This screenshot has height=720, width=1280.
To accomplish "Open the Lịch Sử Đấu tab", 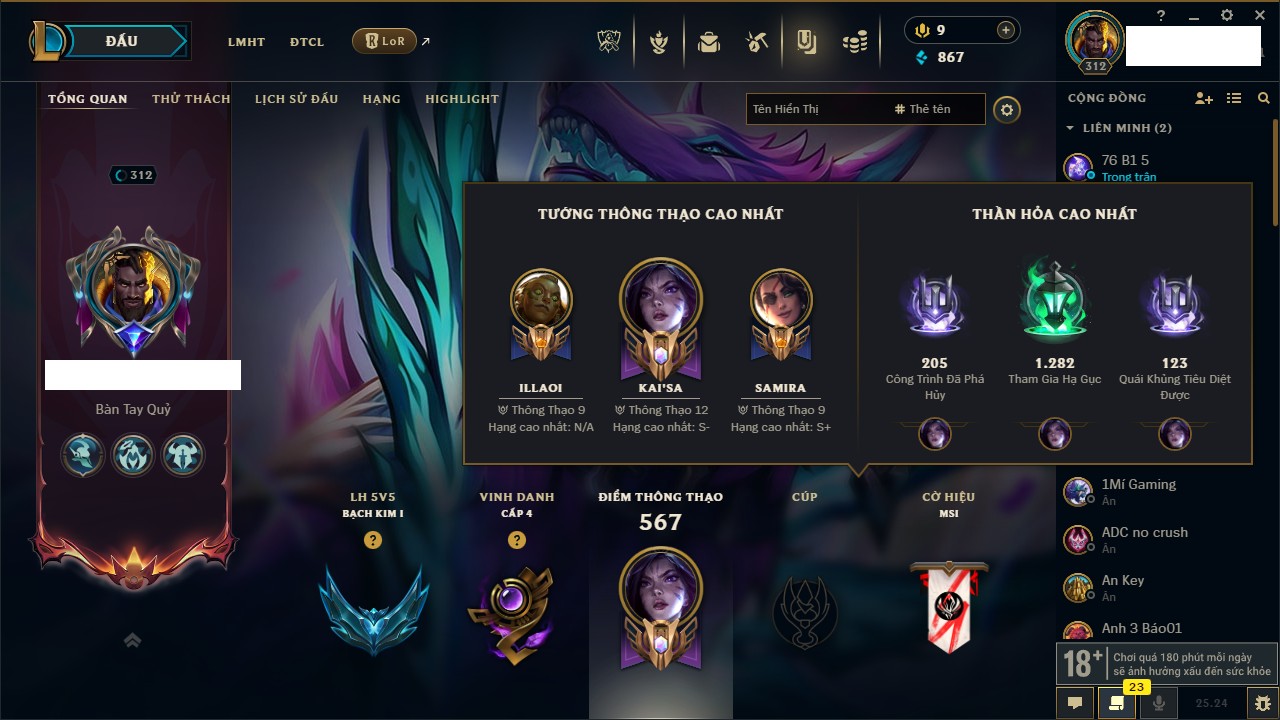I will [x=296, y=99].
